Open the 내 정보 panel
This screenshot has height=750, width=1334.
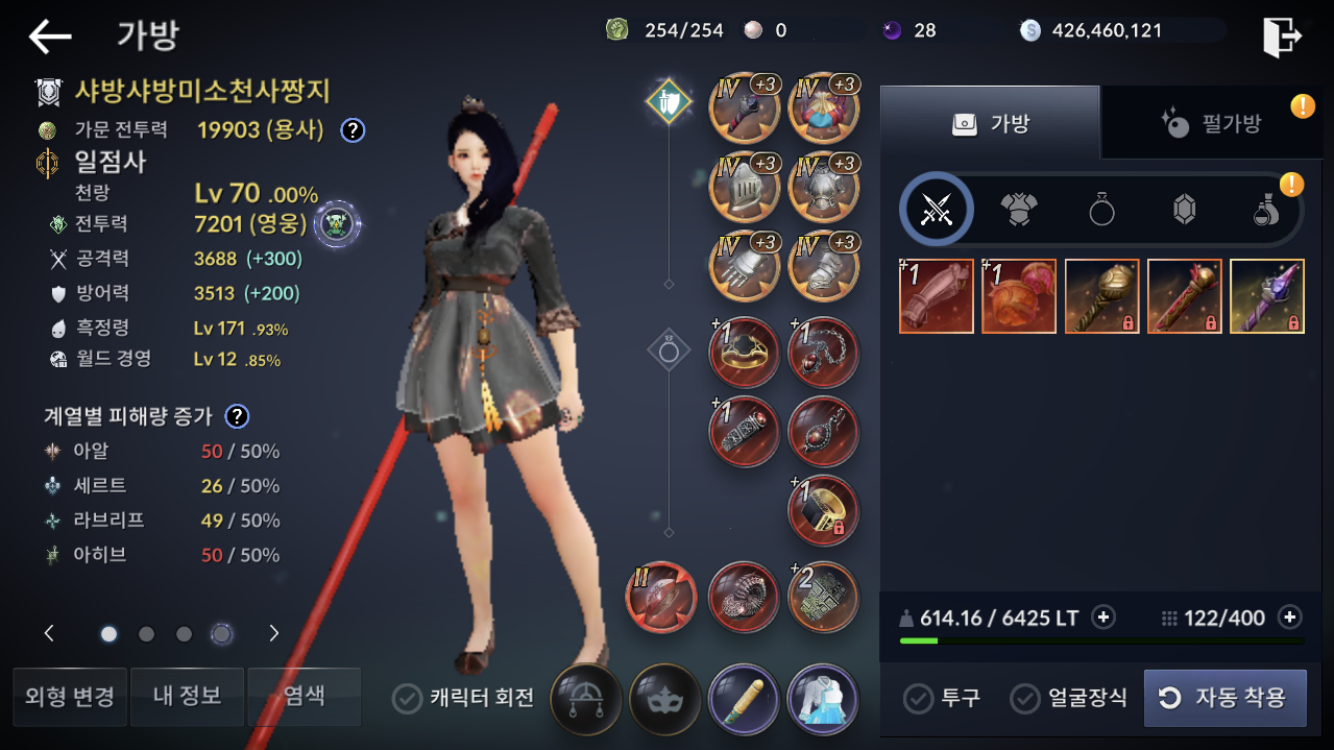pos(187,696)
